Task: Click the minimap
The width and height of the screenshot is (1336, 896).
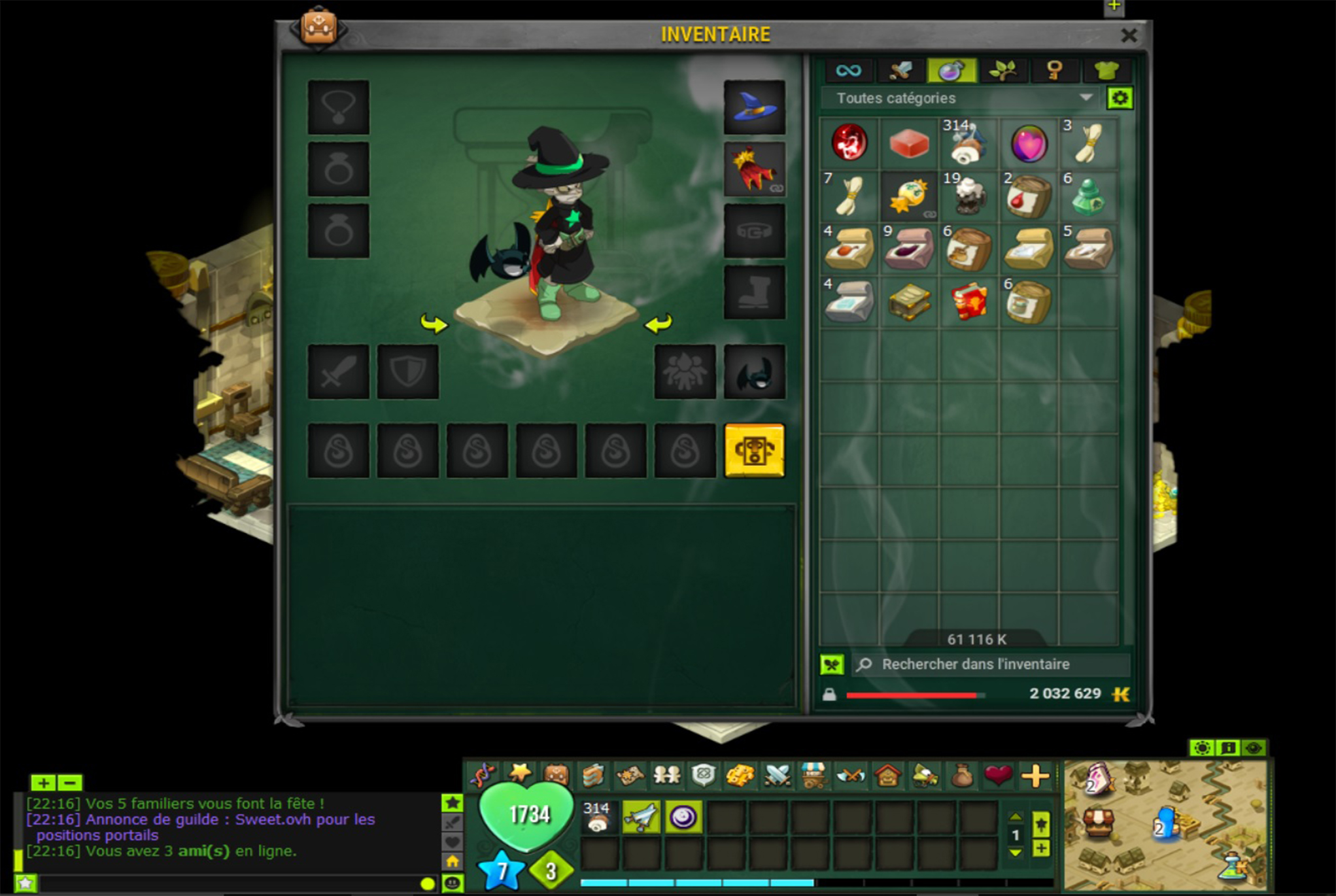Action: (1165, 824)
